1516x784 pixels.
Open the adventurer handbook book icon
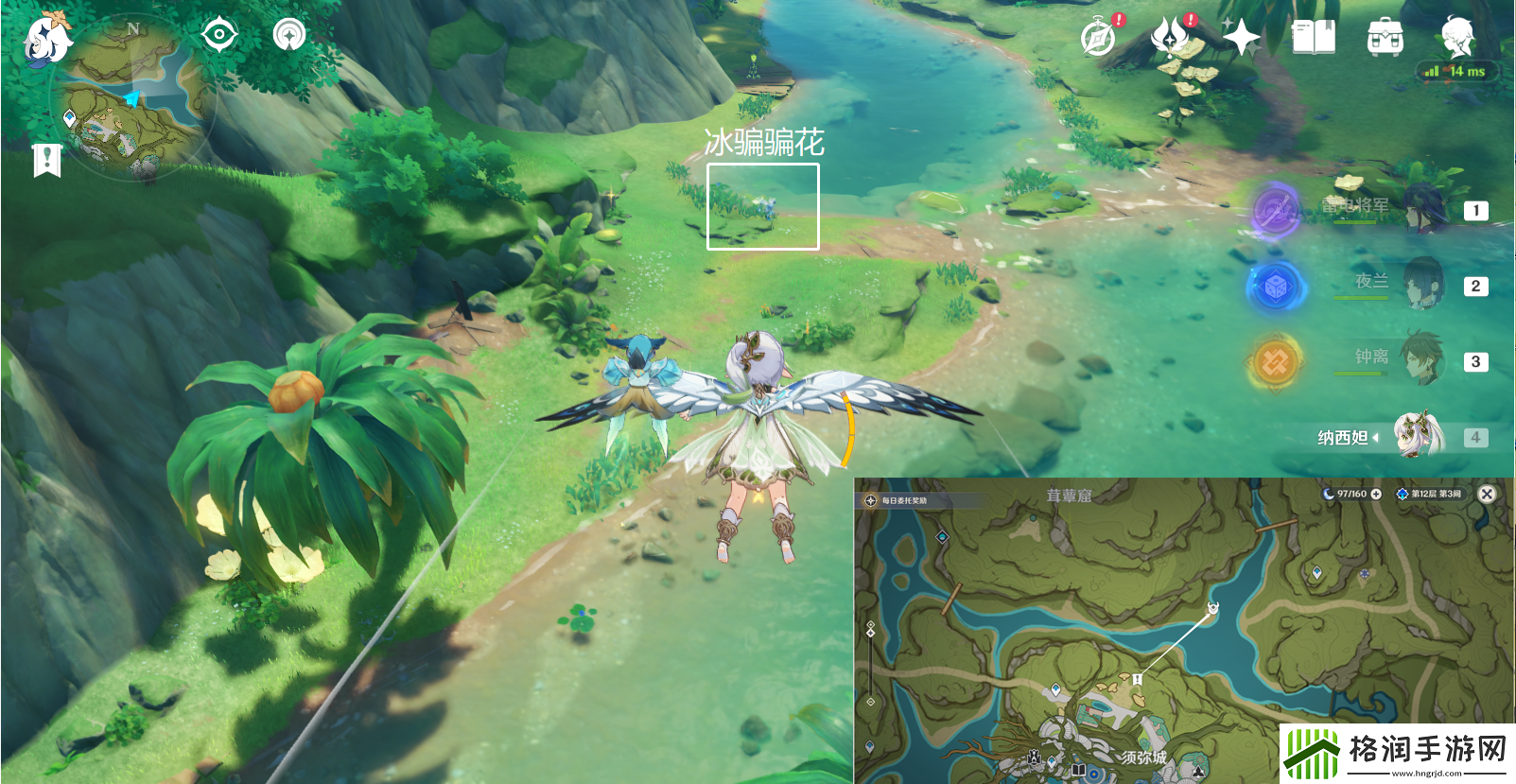point(1314,38)
